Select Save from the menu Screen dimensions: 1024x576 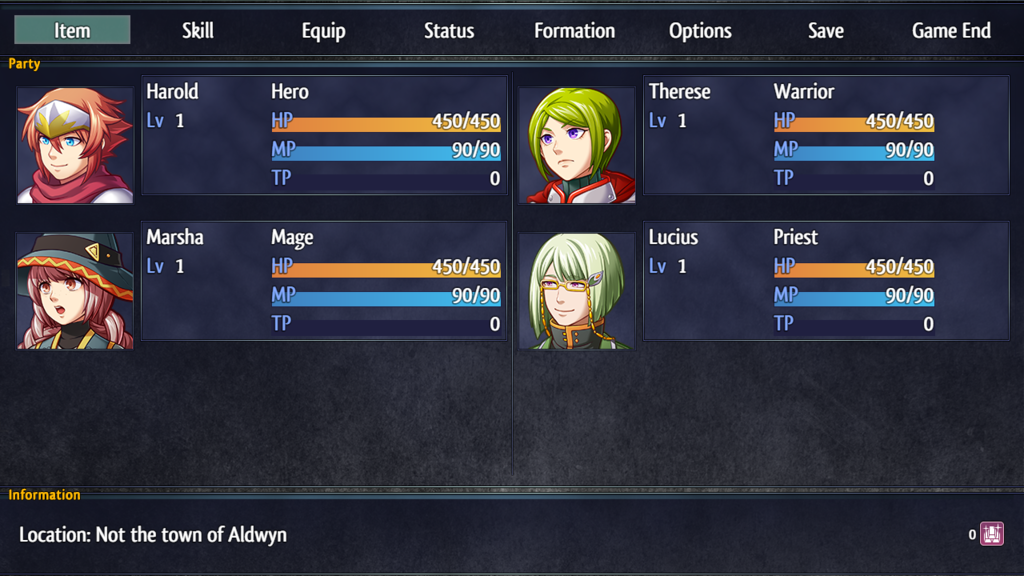(x=826, y=30)
